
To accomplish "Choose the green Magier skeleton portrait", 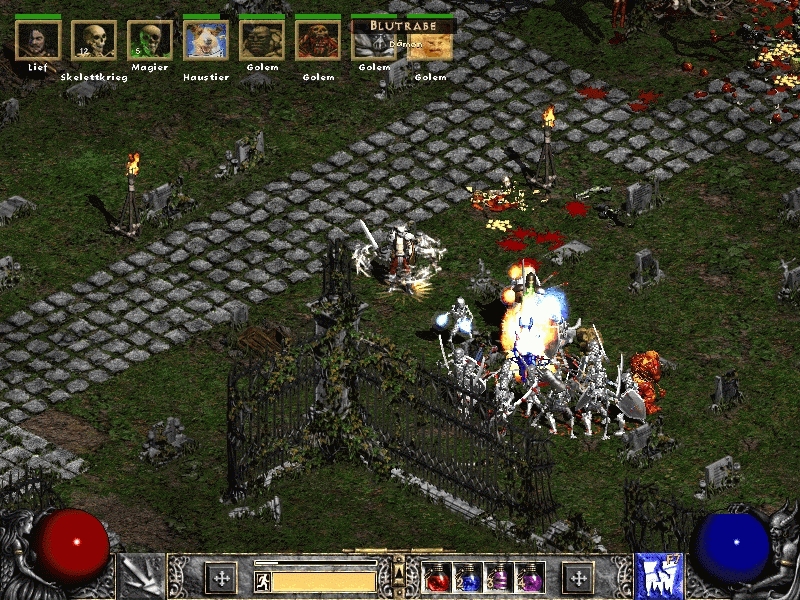I will (x=150, y=40).
